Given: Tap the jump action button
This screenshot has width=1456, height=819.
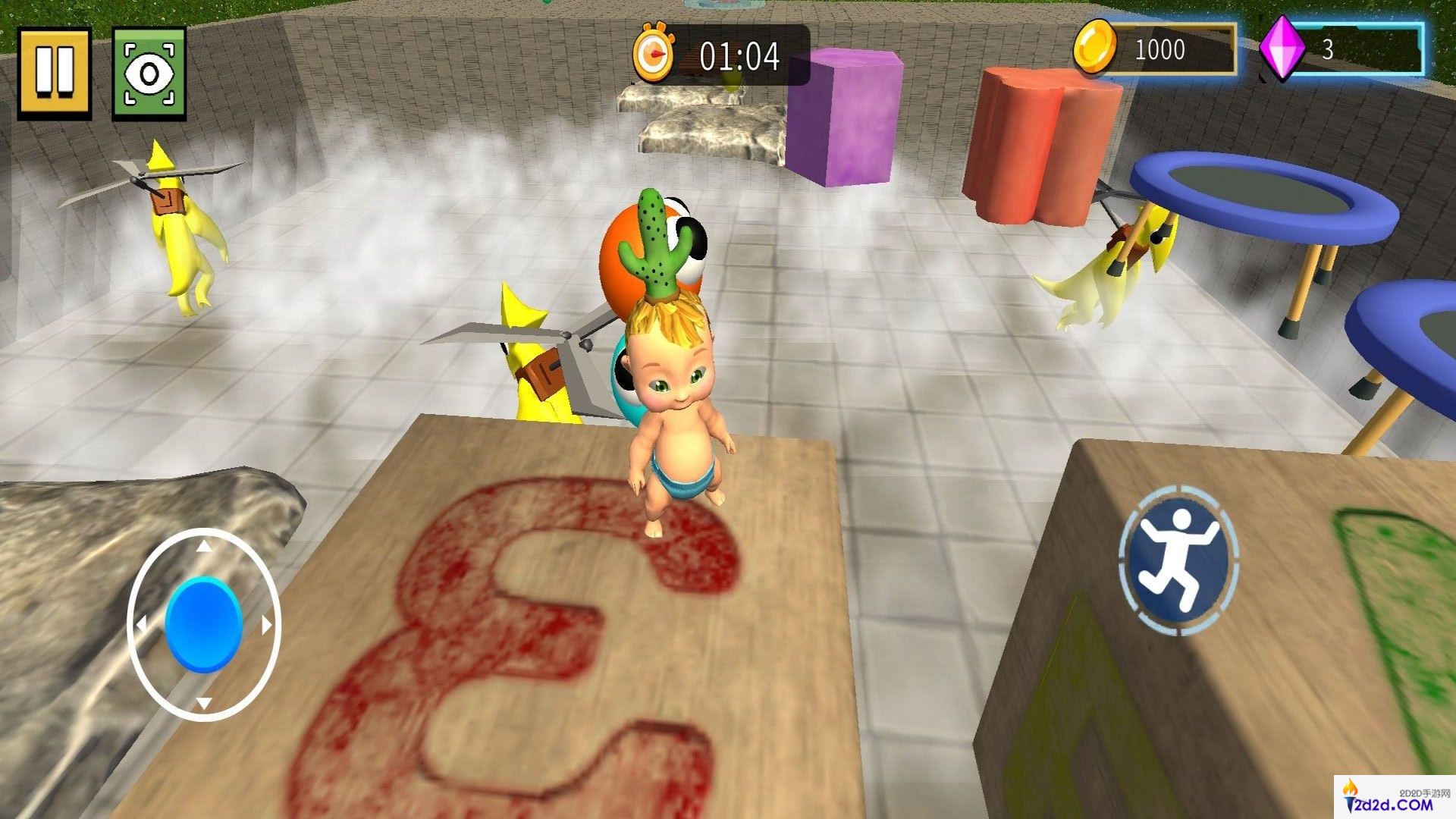Looking at the screenshot, I should 1178,561.
